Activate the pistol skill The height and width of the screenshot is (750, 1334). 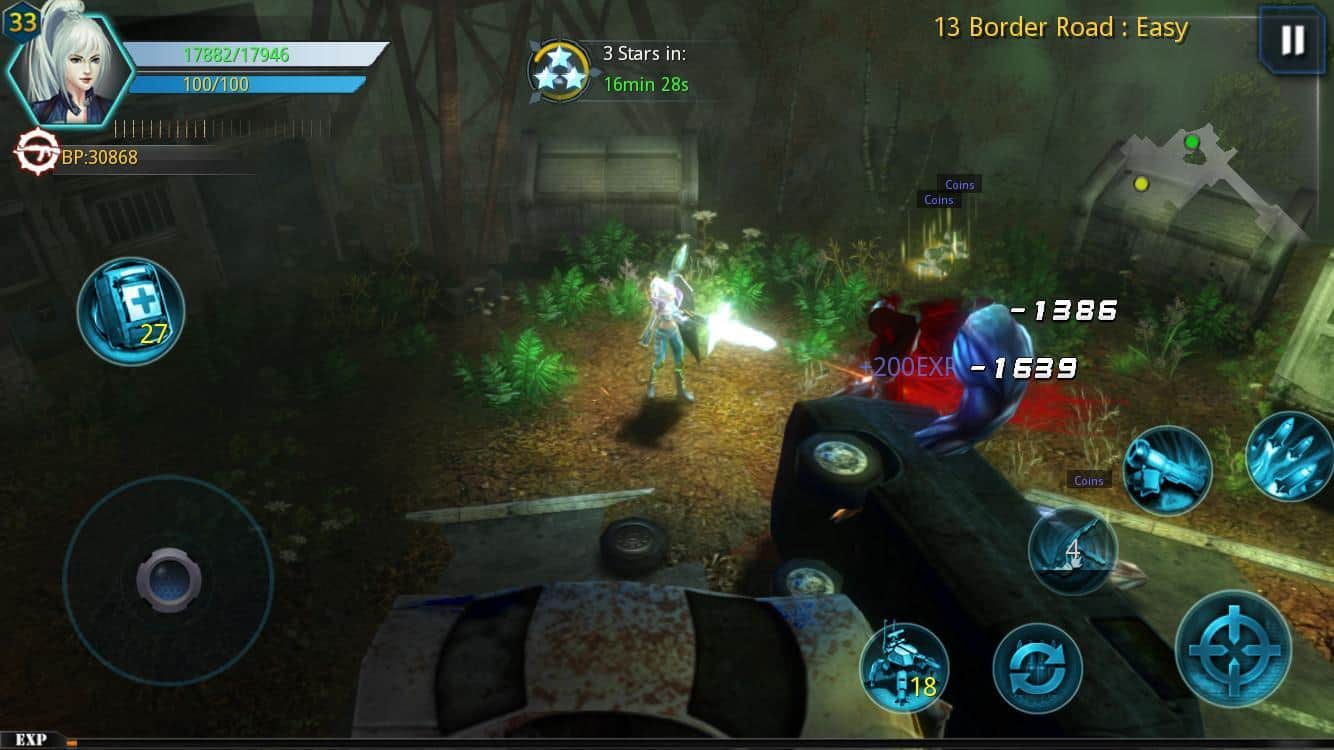[1168, 468]
